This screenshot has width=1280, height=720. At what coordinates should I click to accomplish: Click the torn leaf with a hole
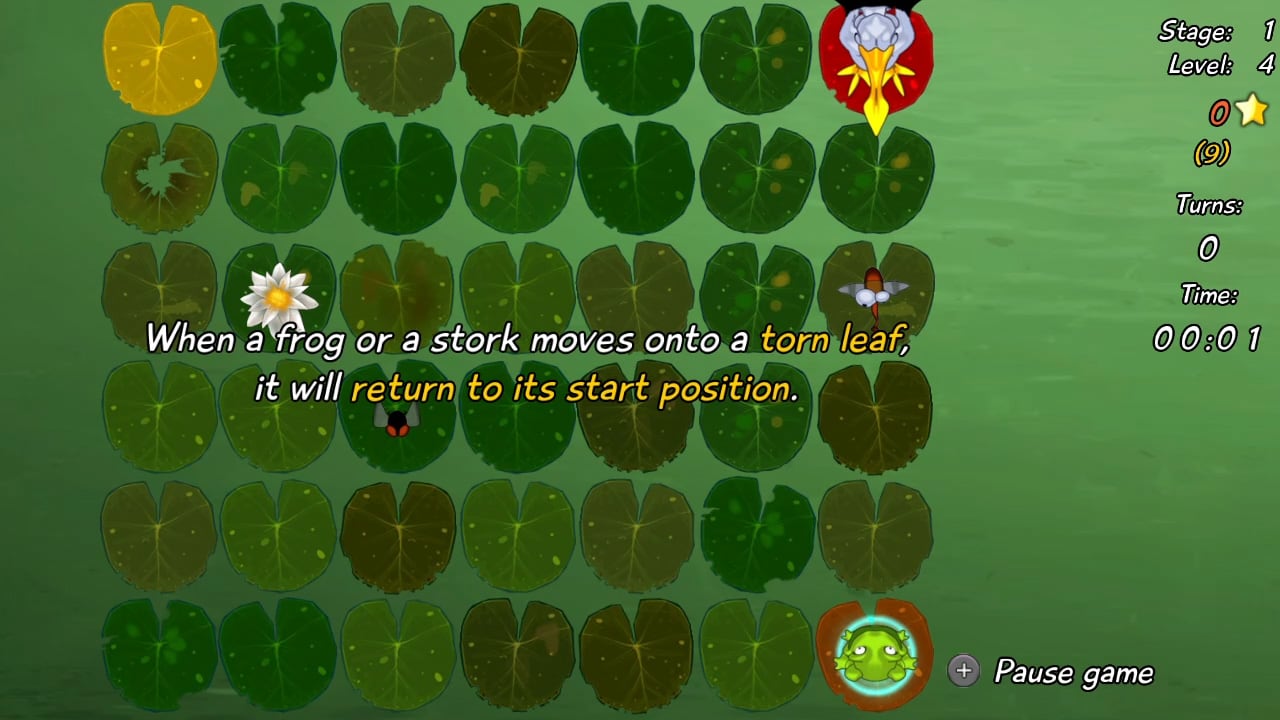[x=160, y=175]
